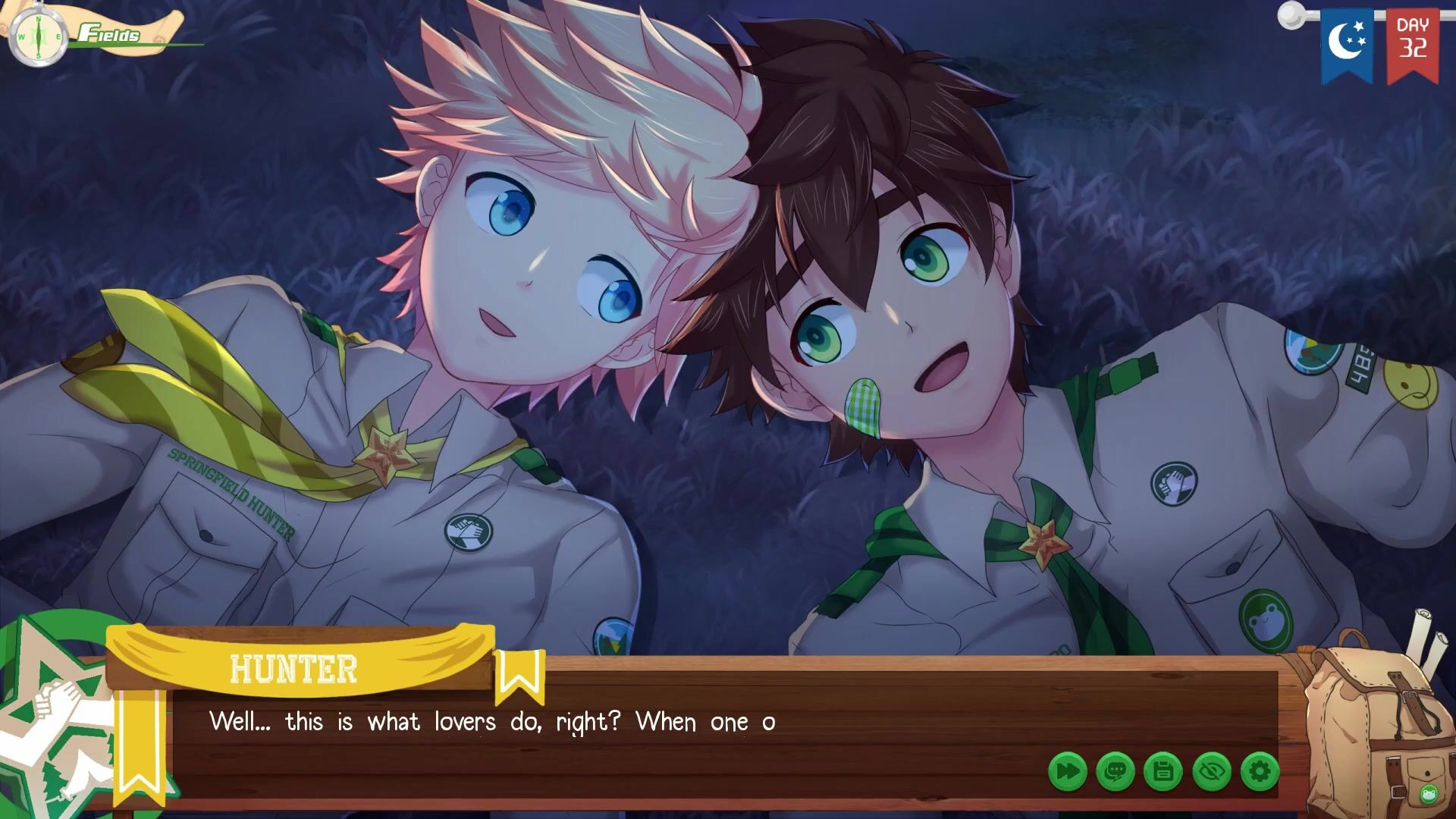The height and width of the screenshot is (819, 1456).
Task: Click the night moon time banner
Action: [1347, 42]
